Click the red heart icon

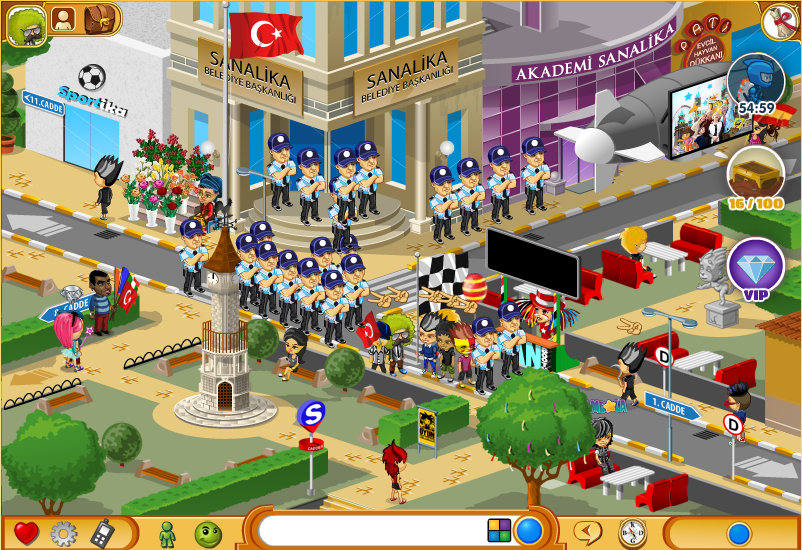(x=26, y=532)
